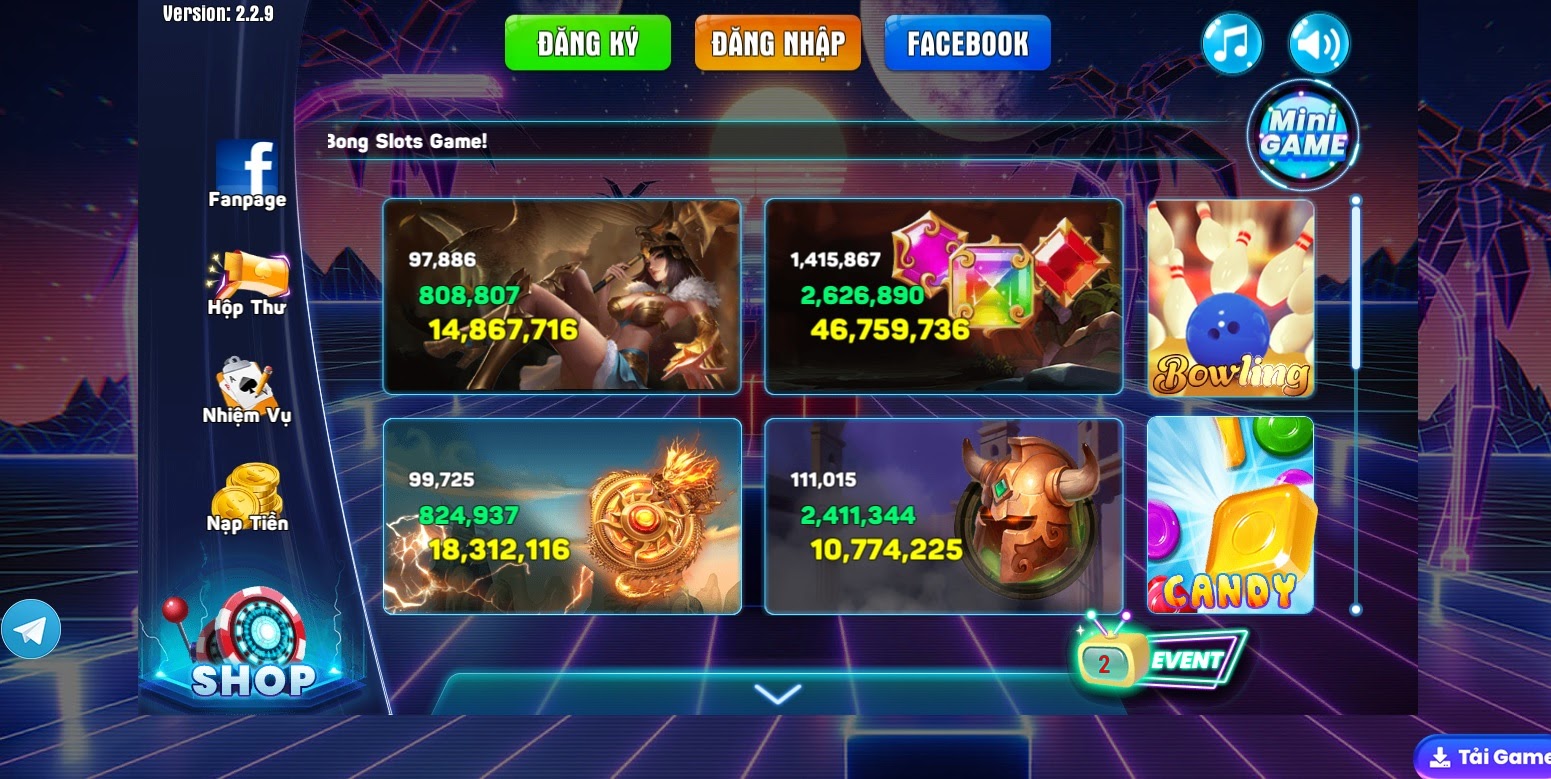Contact support via Telegram icon
Viewport: 1551px width, 779px height.
(x=33, y=629)
